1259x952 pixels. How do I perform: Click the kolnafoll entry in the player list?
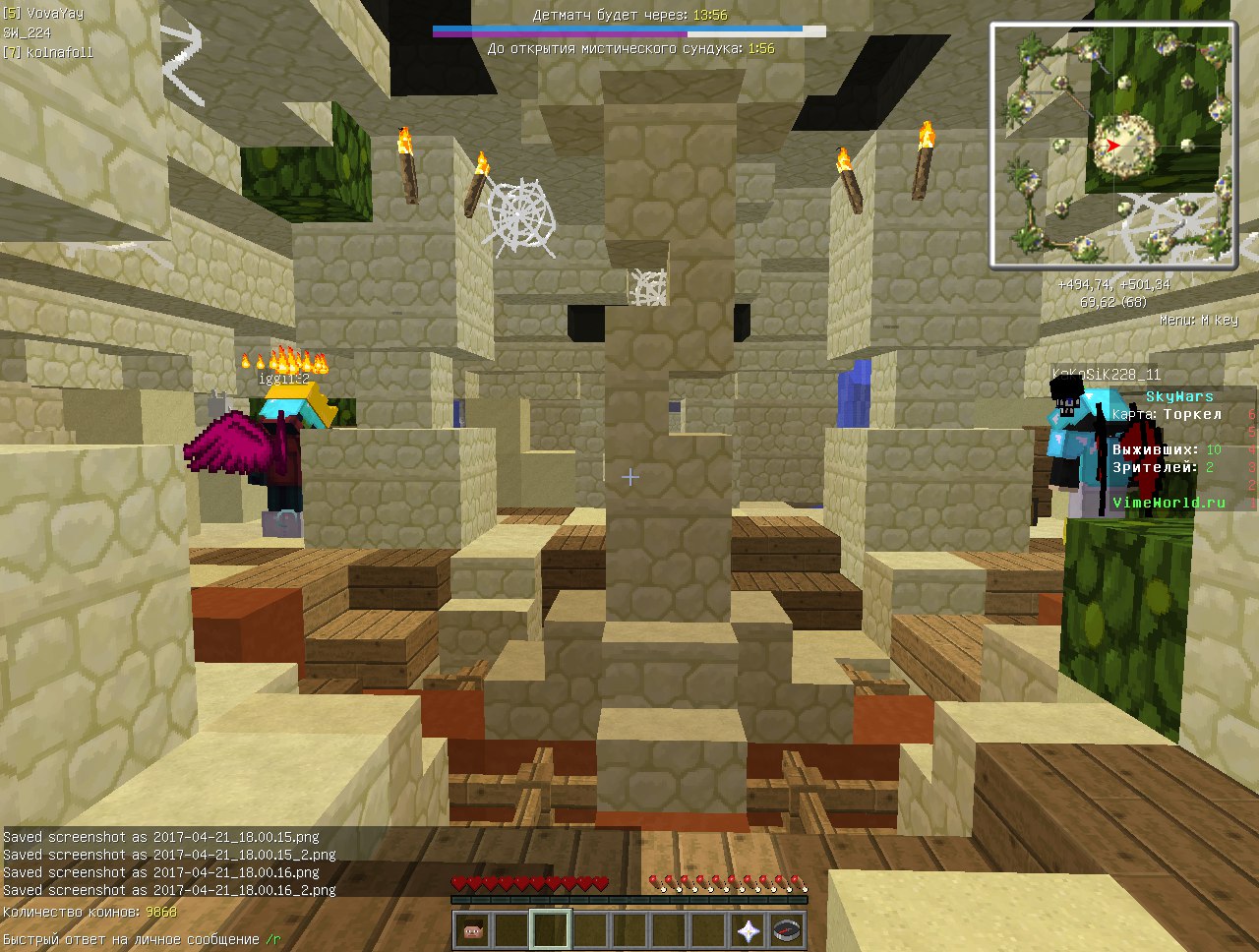tap(47, 52)
